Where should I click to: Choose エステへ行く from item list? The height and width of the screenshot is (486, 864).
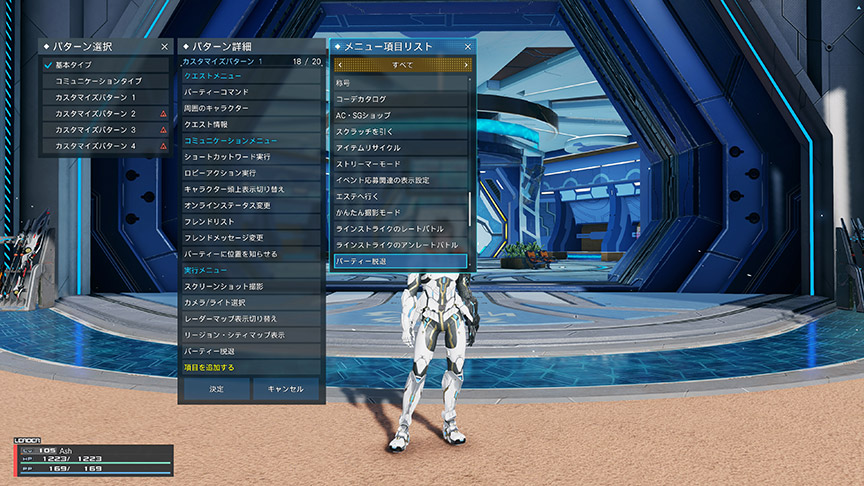[x=400, y=197]
